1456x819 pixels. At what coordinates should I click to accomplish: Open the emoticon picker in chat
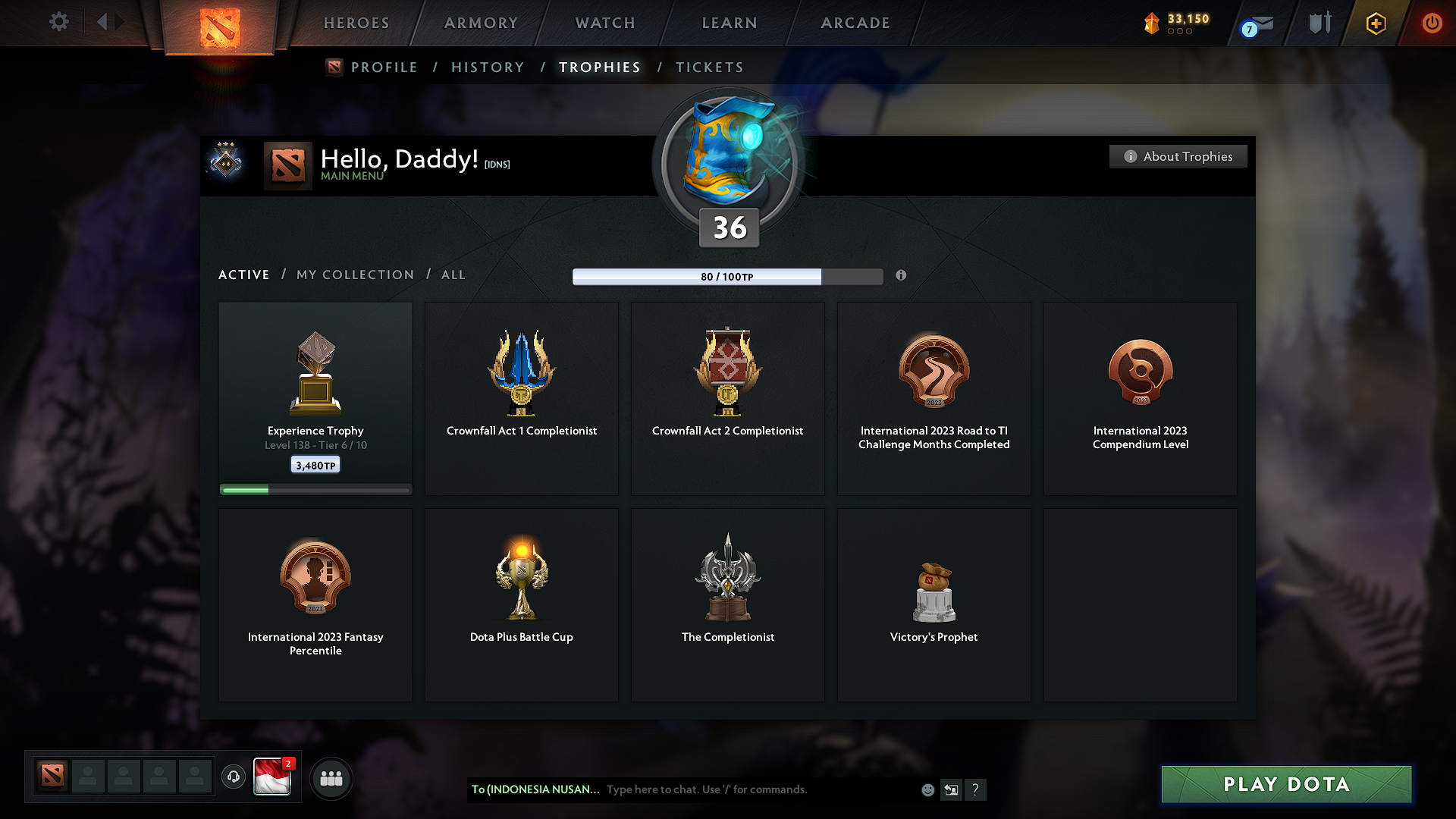pos(927,789)
